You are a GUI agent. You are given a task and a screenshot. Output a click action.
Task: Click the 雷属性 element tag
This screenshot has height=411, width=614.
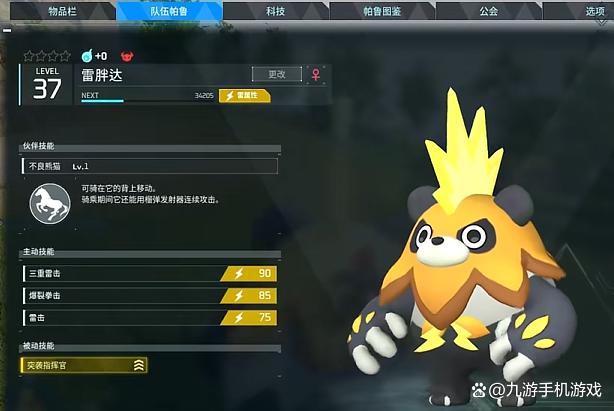245,95
